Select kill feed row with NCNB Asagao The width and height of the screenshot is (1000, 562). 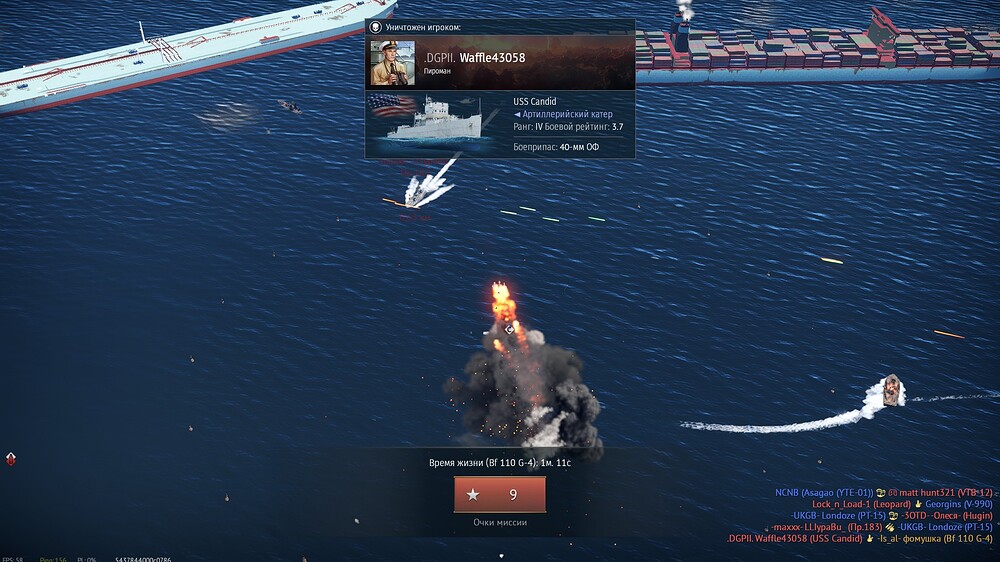pos(883,492)
